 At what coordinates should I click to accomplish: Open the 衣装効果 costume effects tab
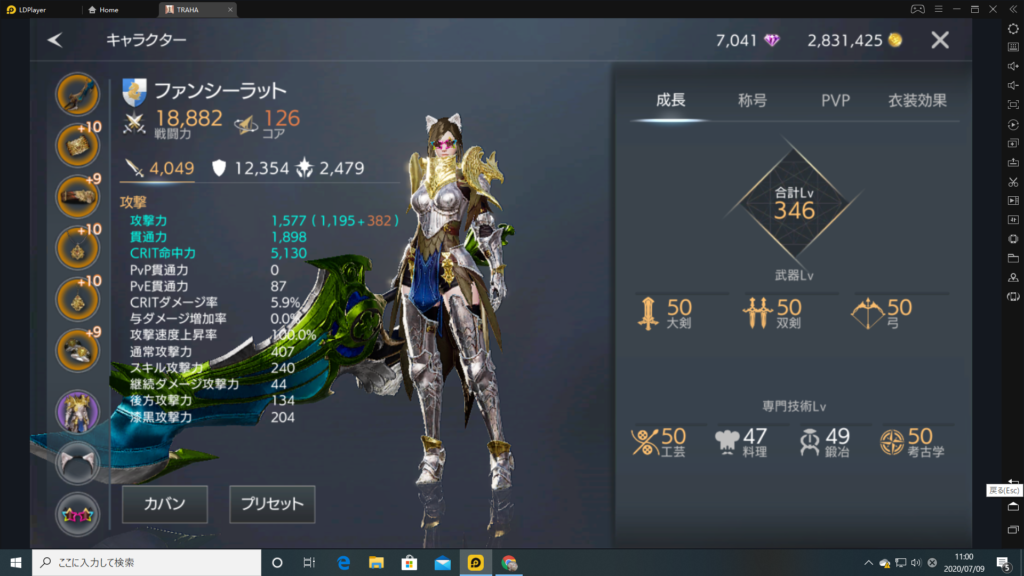917,100
